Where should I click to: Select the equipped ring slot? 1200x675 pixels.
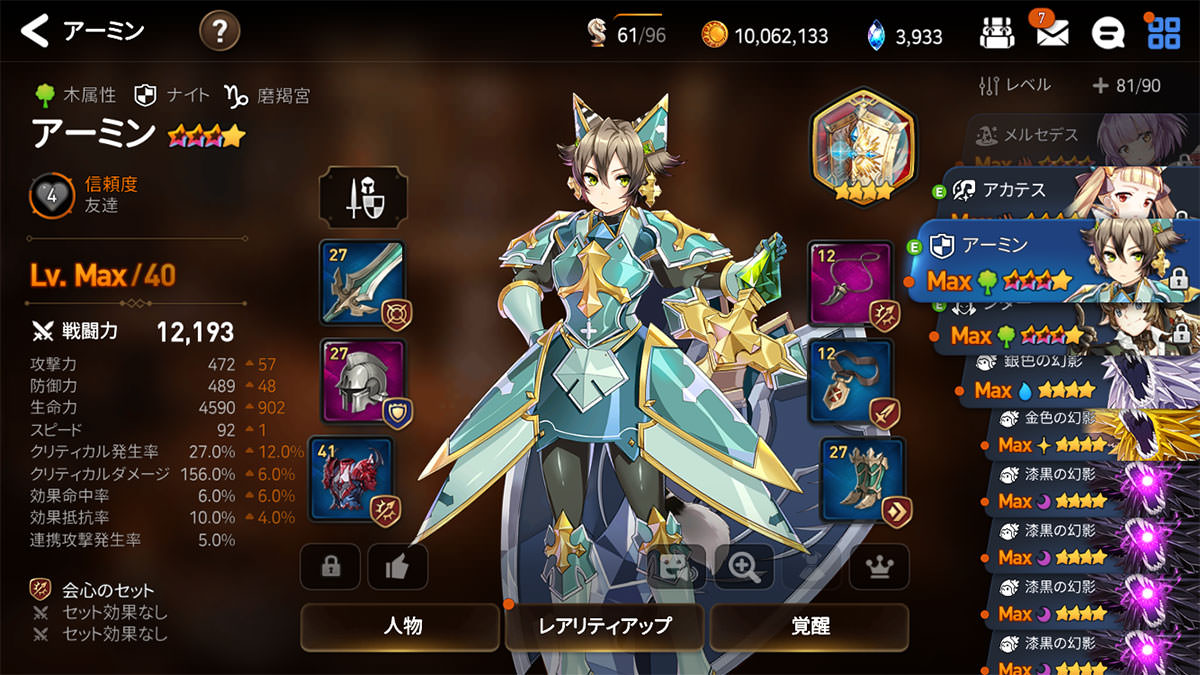tap(850, 381)
